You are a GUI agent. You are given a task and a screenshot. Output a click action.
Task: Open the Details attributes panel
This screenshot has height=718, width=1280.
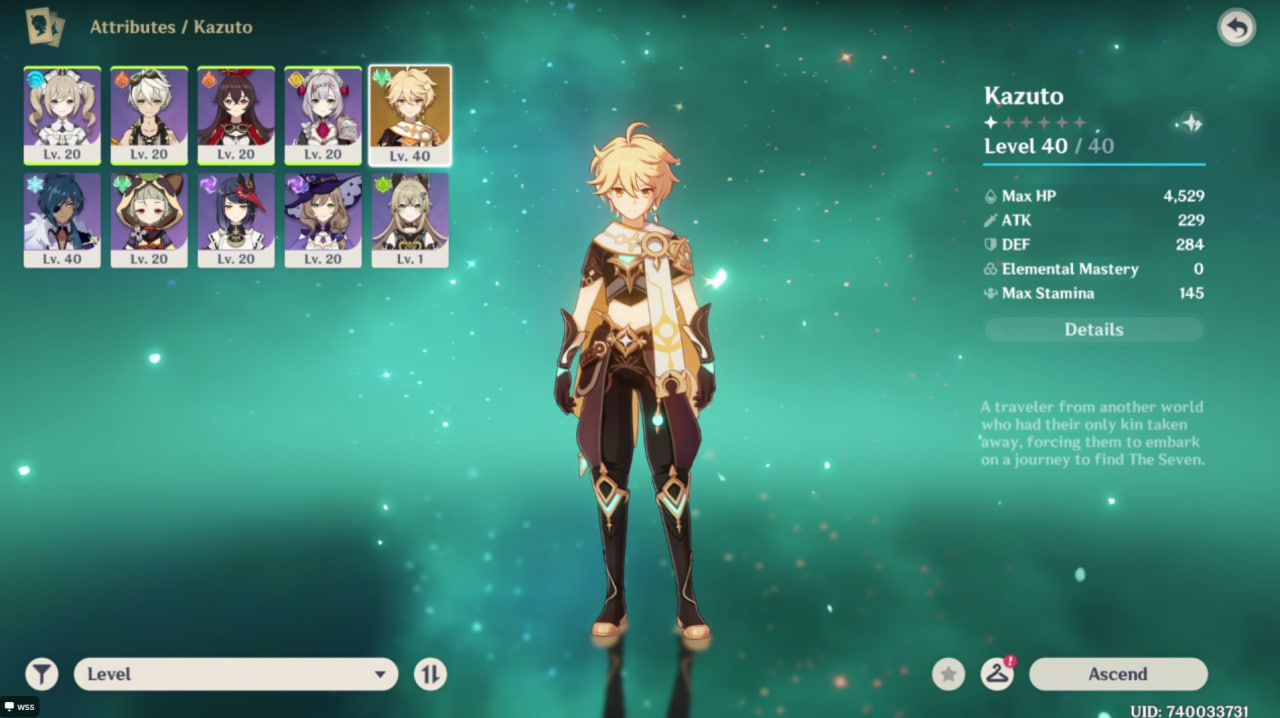1094,330
